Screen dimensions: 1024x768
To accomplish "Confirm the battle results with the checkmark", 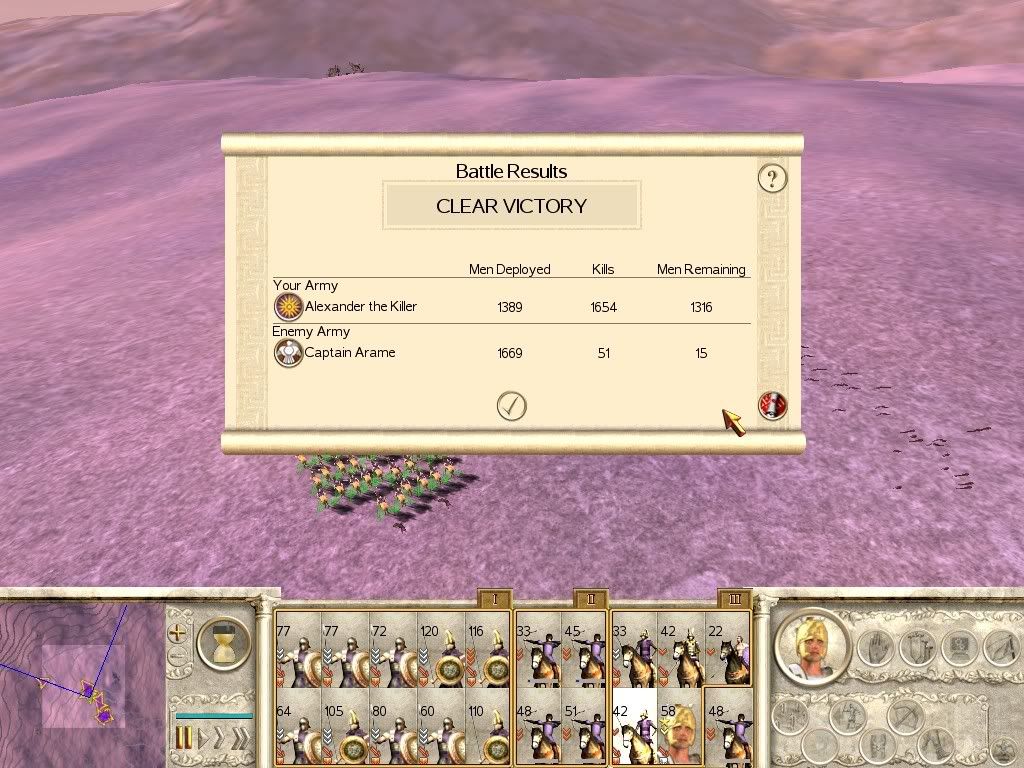I will click(511, 405).
